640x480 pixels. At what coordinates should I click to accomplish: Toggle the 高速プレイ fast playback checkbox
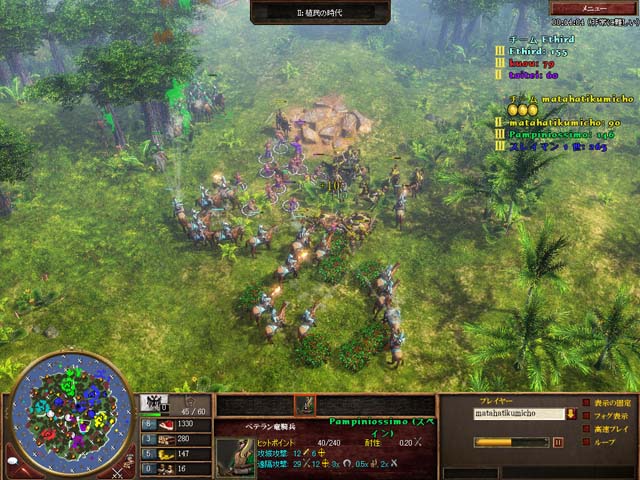coord(585,429)
